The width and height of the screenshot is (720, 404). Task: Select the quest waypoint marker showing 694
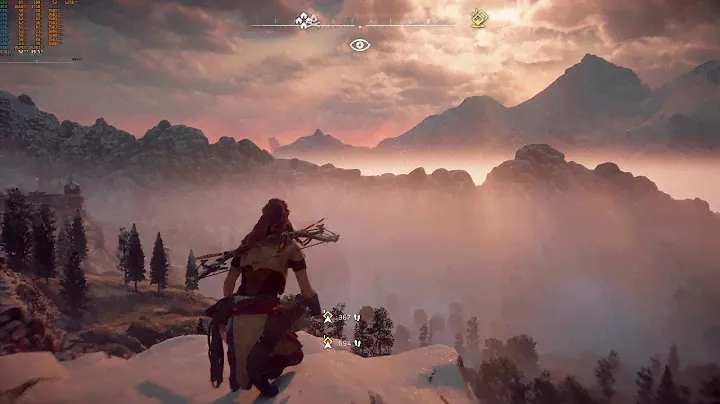(x=326, y=342)
